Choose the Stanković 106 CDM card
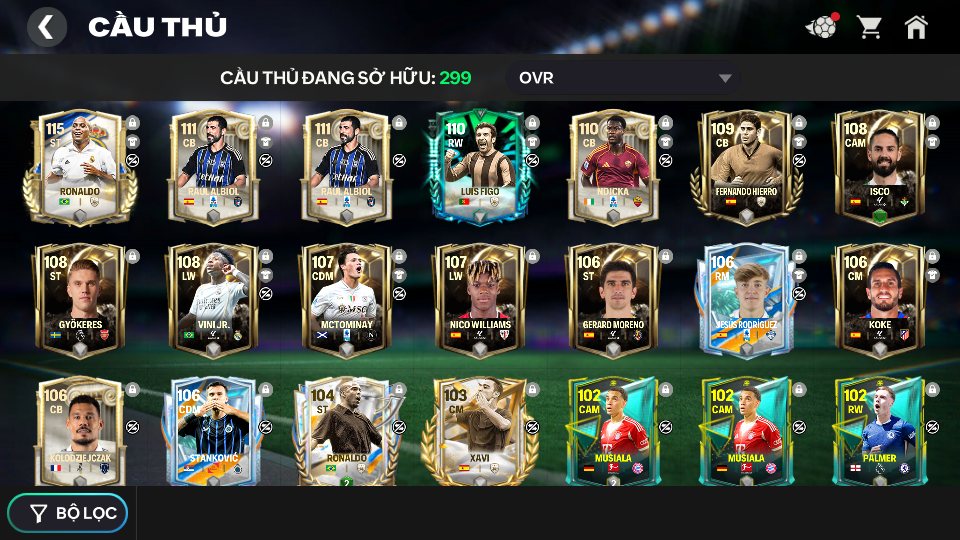 click(x=212, y=430)
